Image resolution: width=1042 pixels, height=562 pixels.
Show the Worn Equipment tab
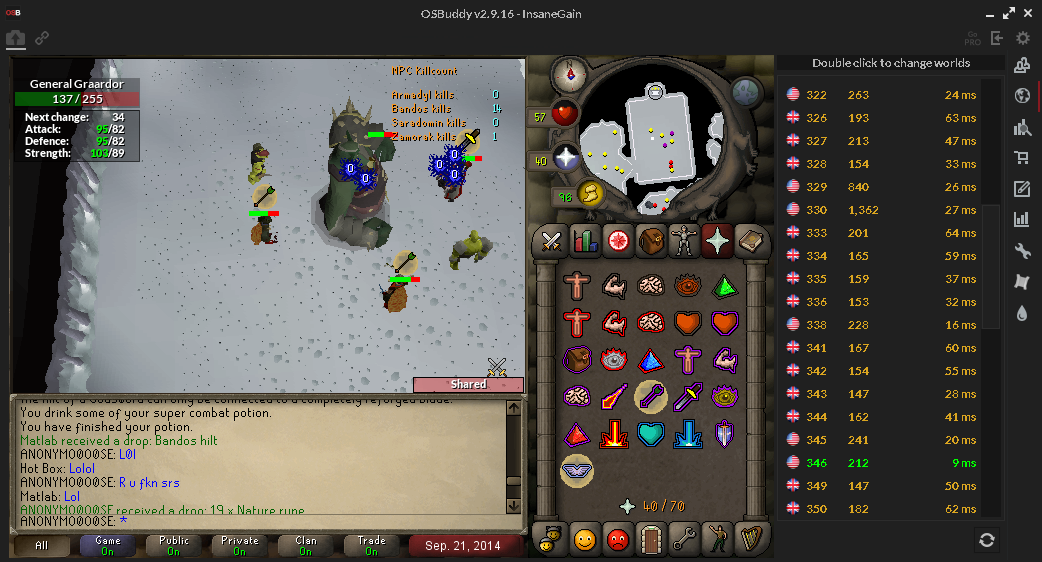(686, 241)
